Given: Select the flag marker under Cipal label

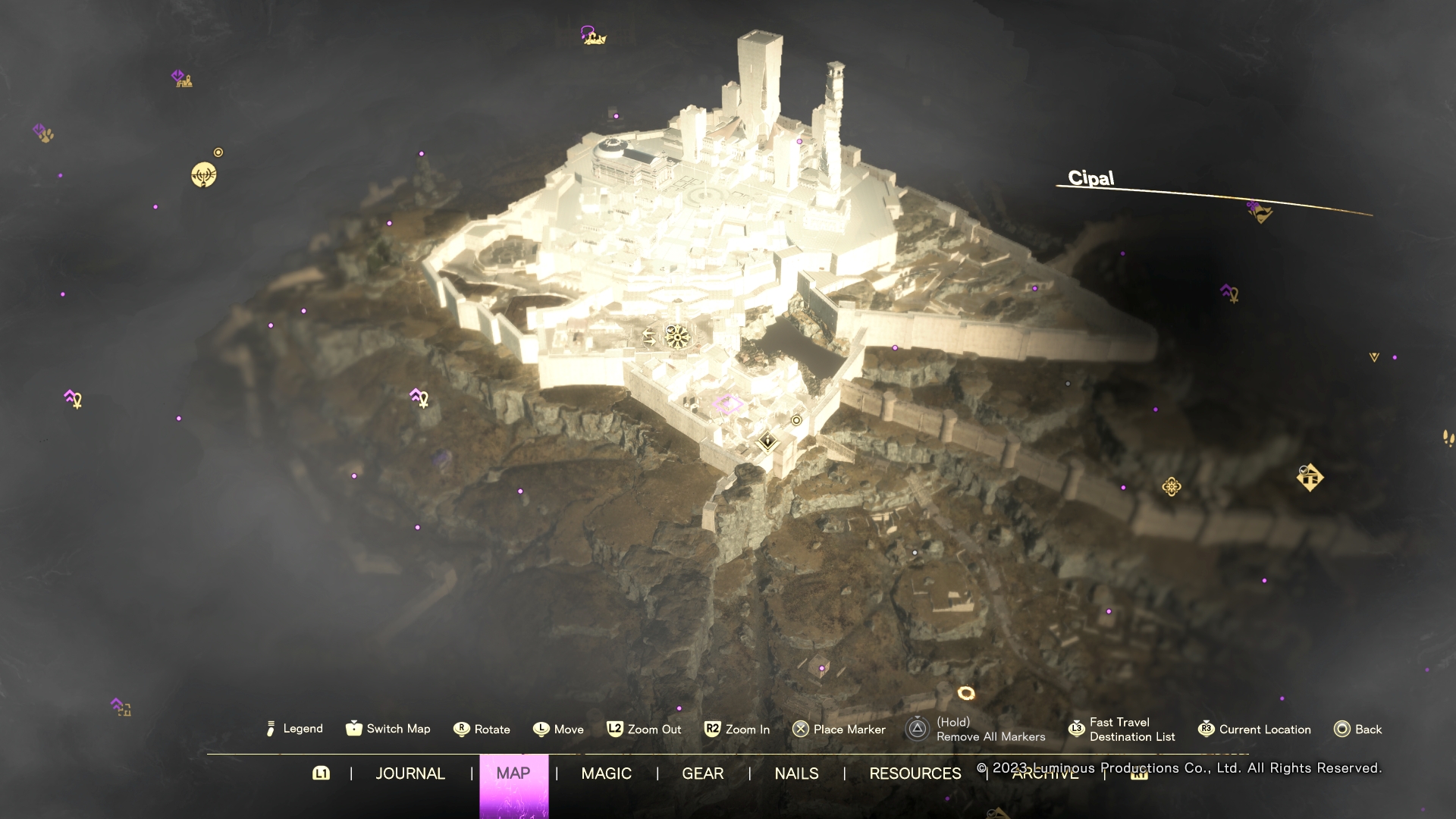Looking at the screenshot, I should [1260, 212].
